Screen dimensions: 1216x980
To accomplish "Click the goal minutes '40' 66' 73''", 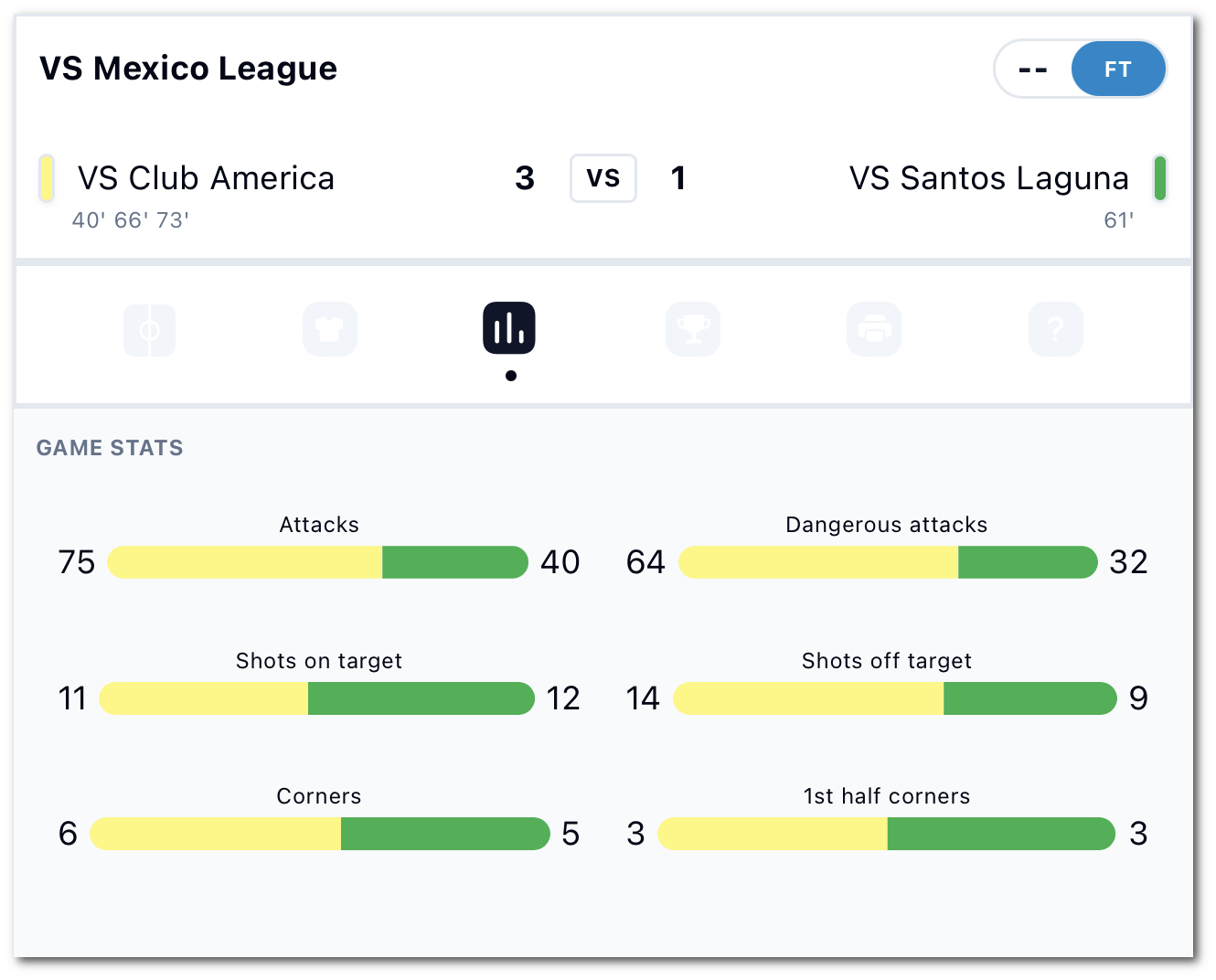I will click(131, 219).
